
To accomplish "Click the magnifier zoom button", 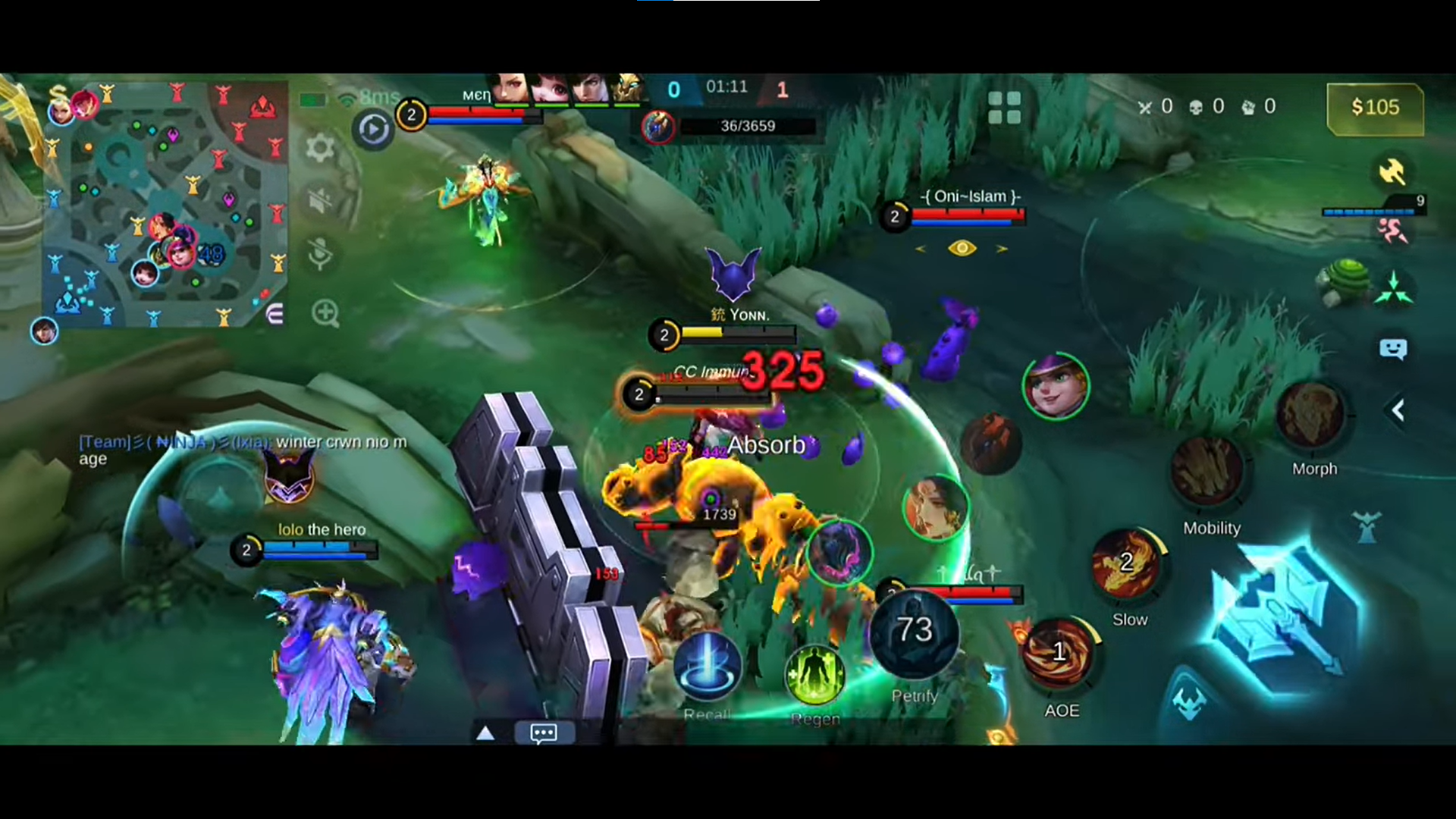I will click(325, 312).
